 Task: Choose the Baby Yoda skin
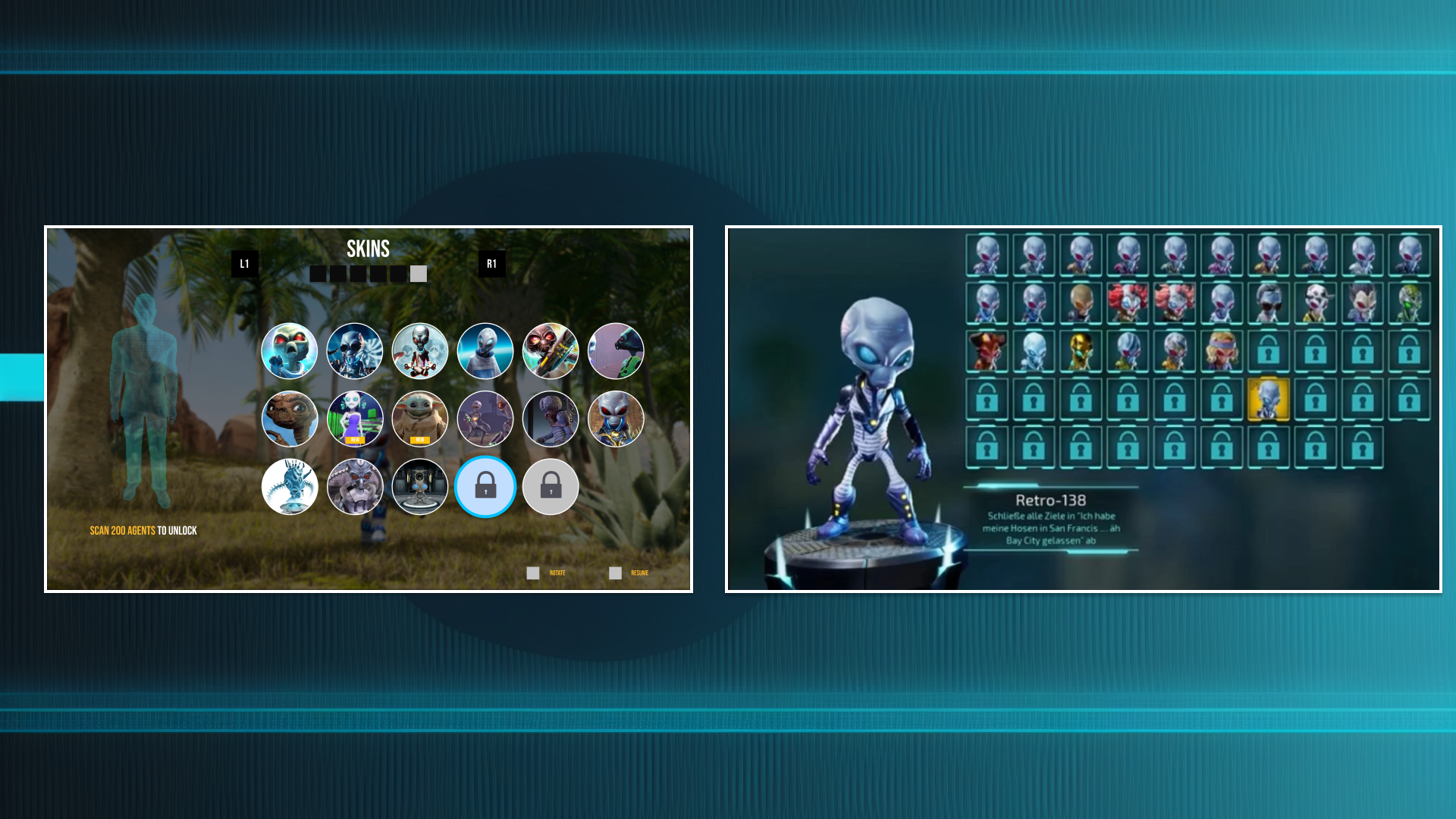[420, 419]
